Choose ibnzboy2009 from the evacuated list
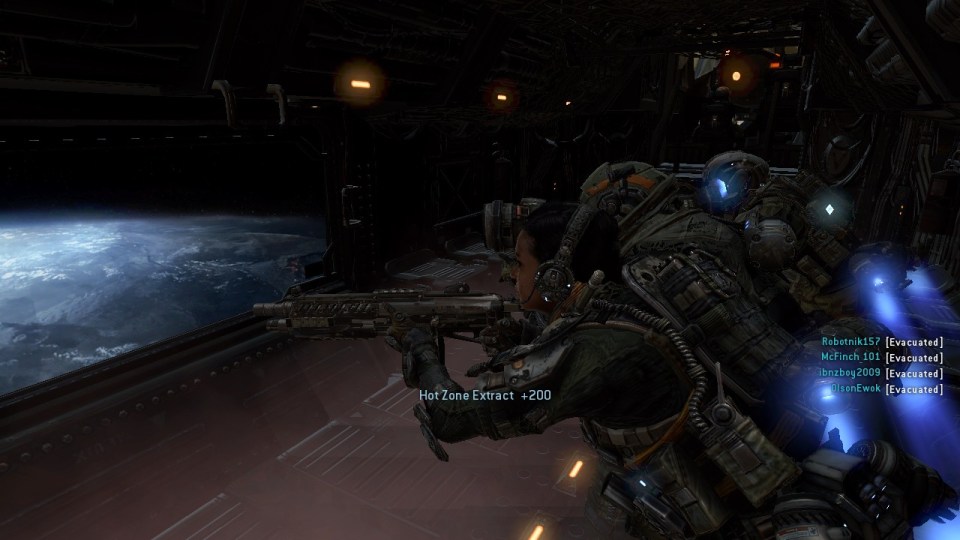The width and height of the screenshot is (960, 540). tap(850, 373)
